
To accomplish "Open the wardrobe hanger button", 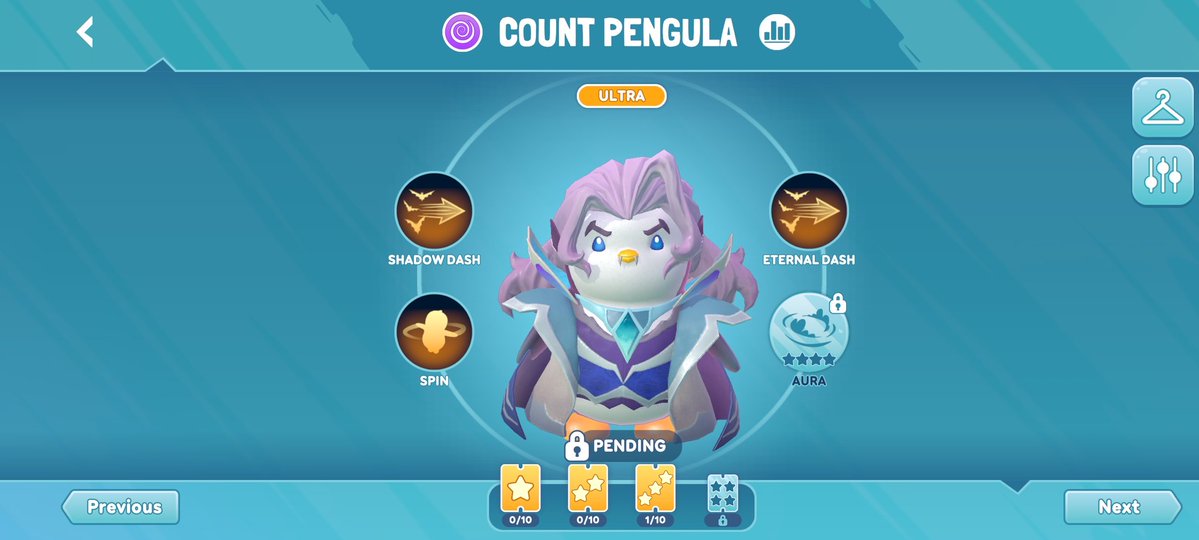I will click(x=1162, y=107).
